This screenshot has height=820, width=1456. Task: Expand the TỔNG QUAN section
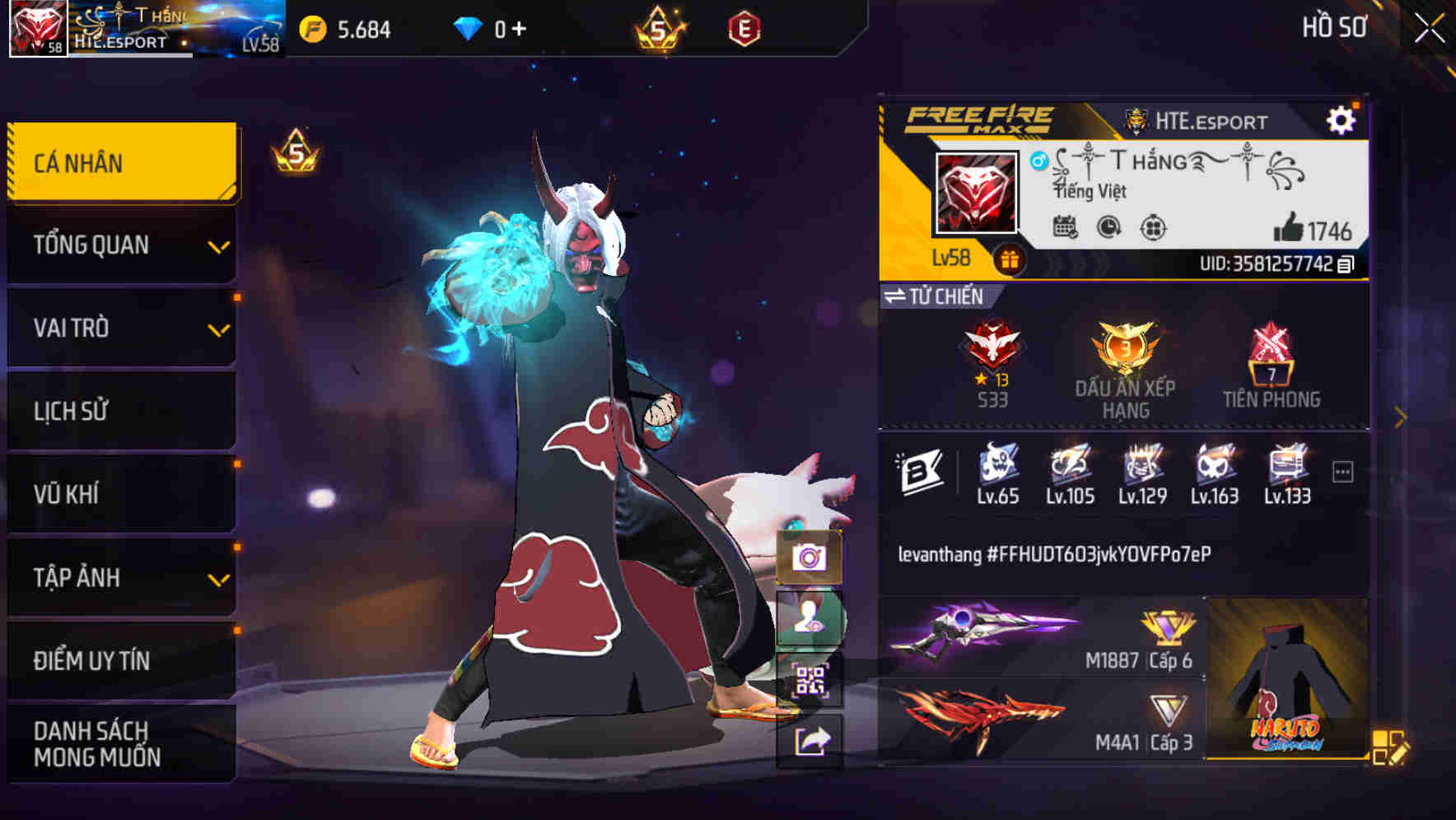(x=120, y=245)
